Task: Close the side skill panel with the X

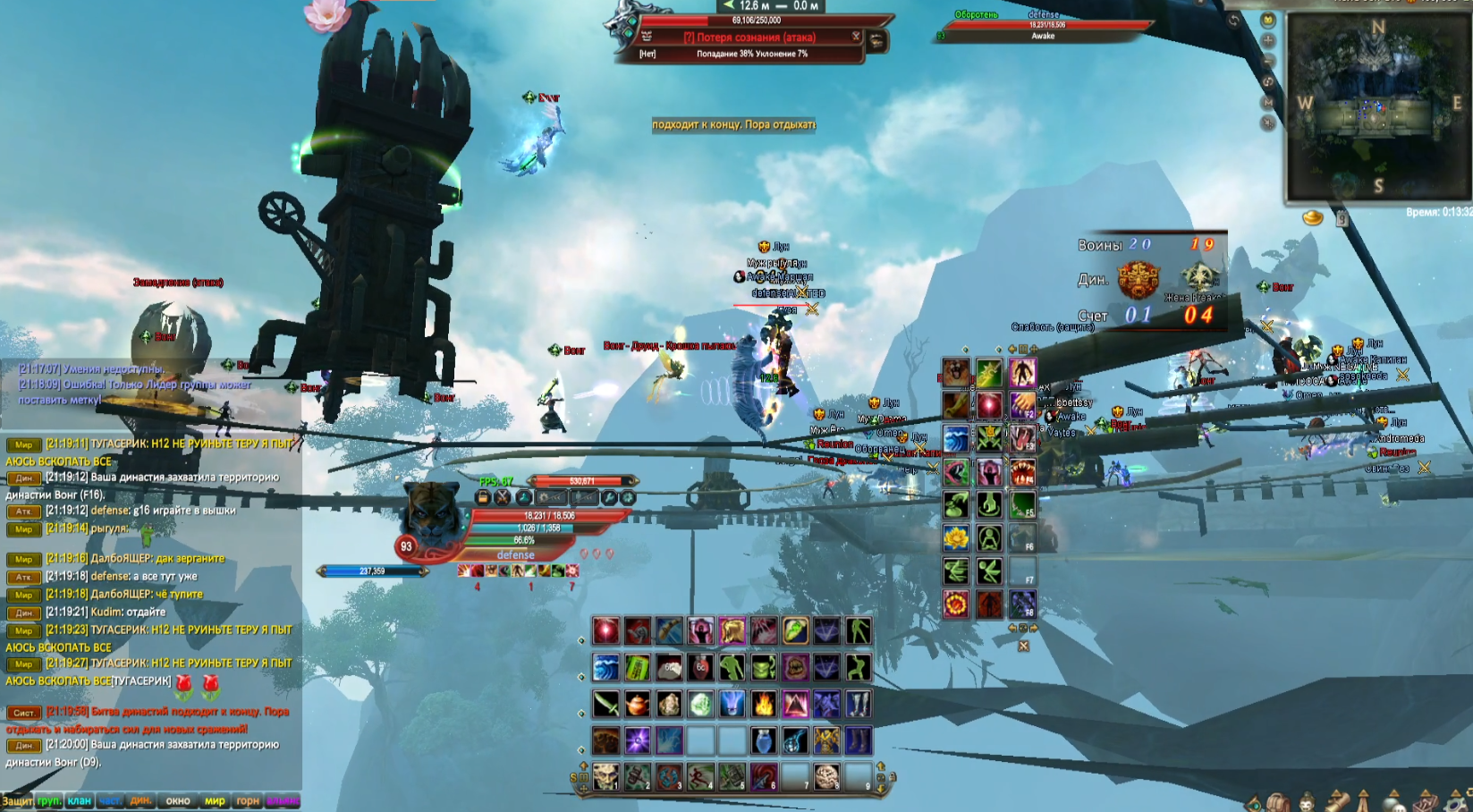Action: pos(1023,646)
